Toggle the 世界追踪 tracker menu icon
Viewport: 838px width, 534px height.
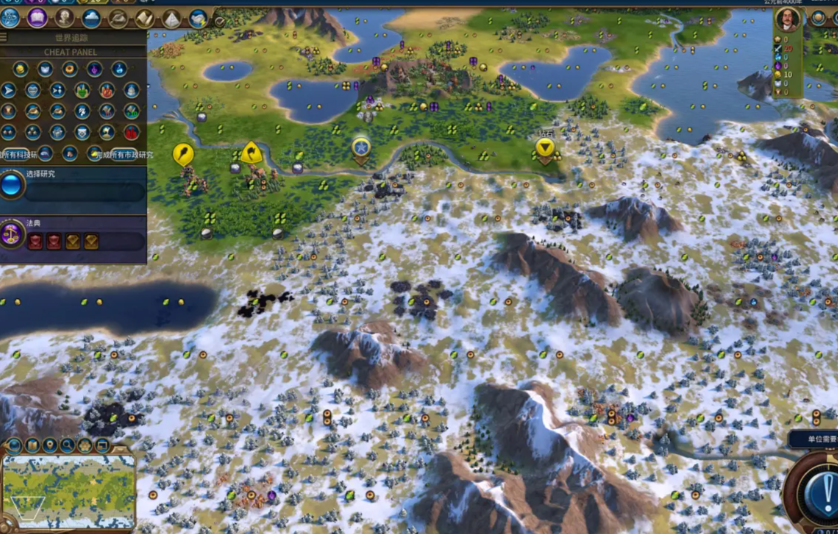click(x=5, y=38)
